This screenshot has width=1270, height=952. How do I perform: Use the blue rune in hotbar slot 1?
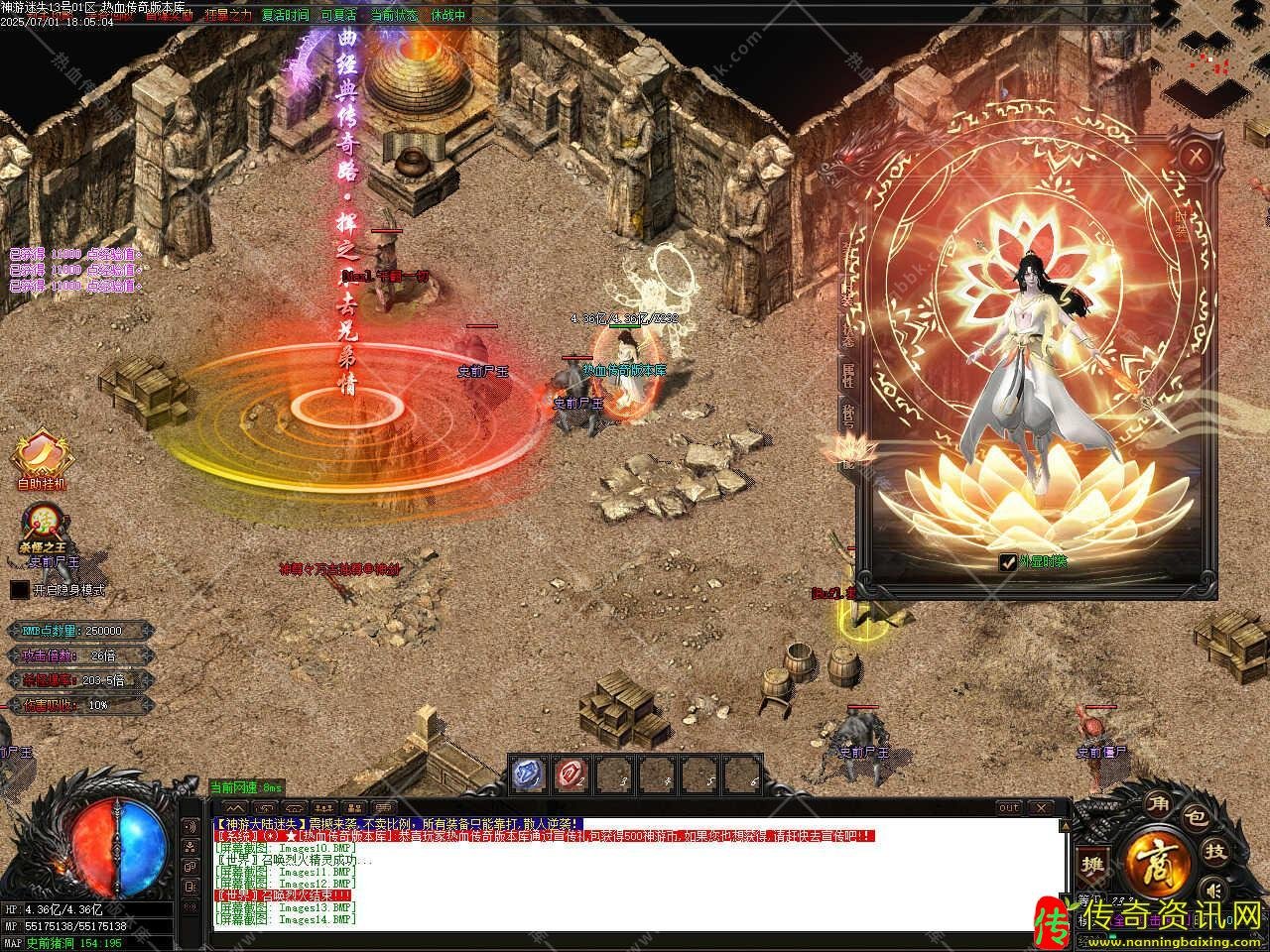click(x=529, y=774)
